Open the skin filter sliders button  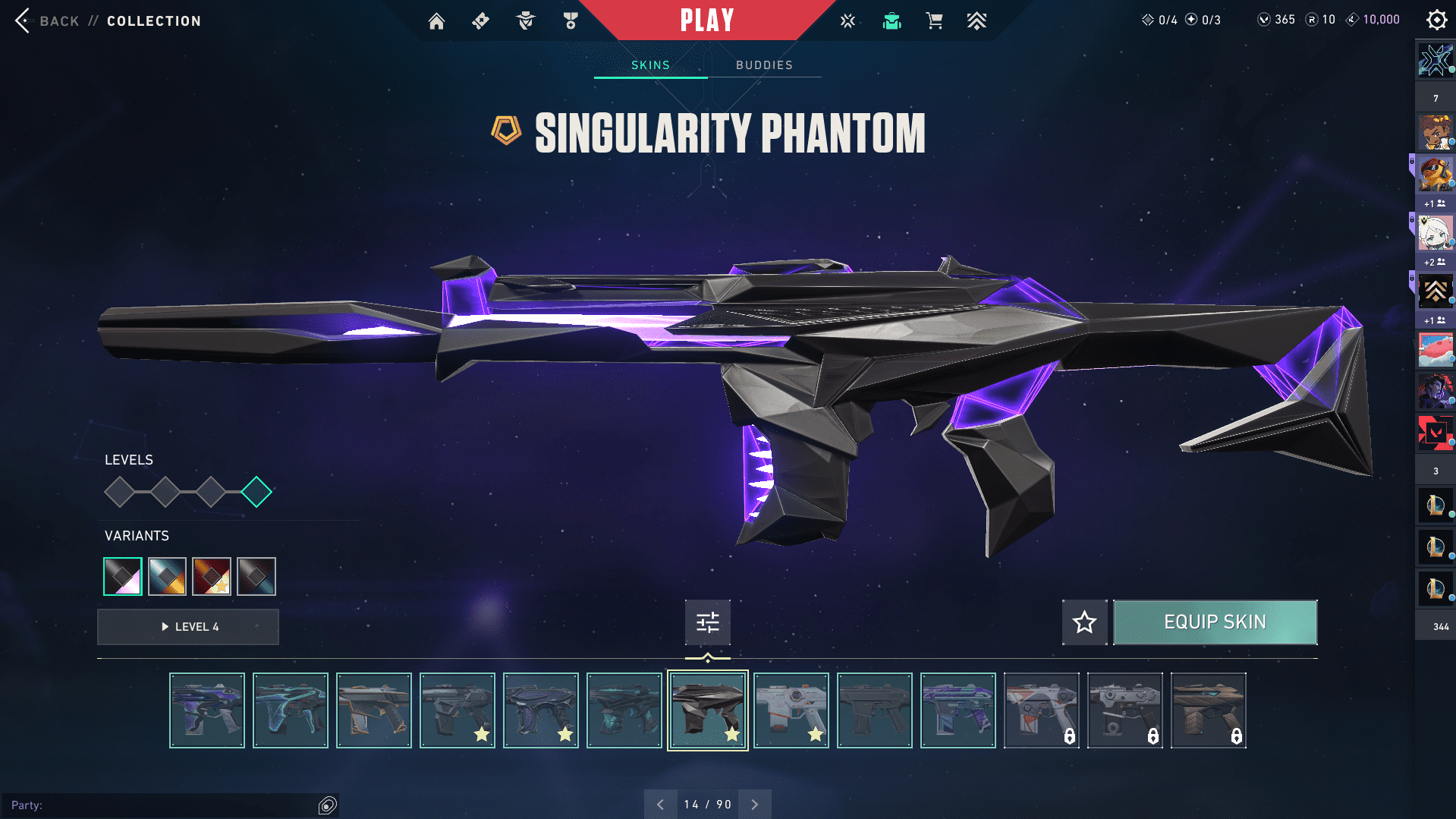point(707,622)
